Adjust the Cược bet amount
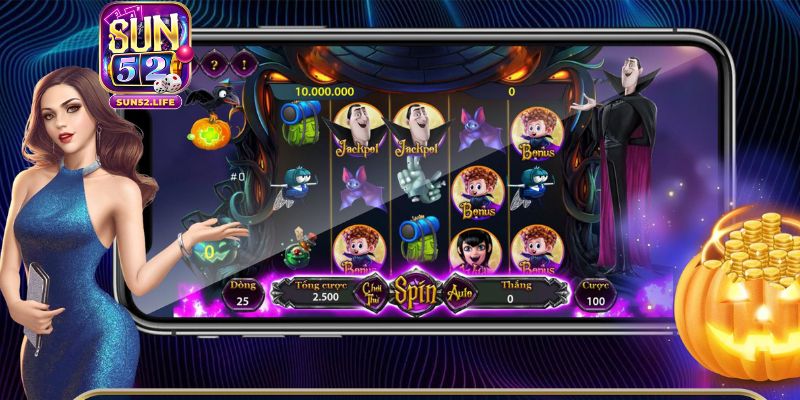The height and width of the screenshot is (400, 800). point(596,293)
